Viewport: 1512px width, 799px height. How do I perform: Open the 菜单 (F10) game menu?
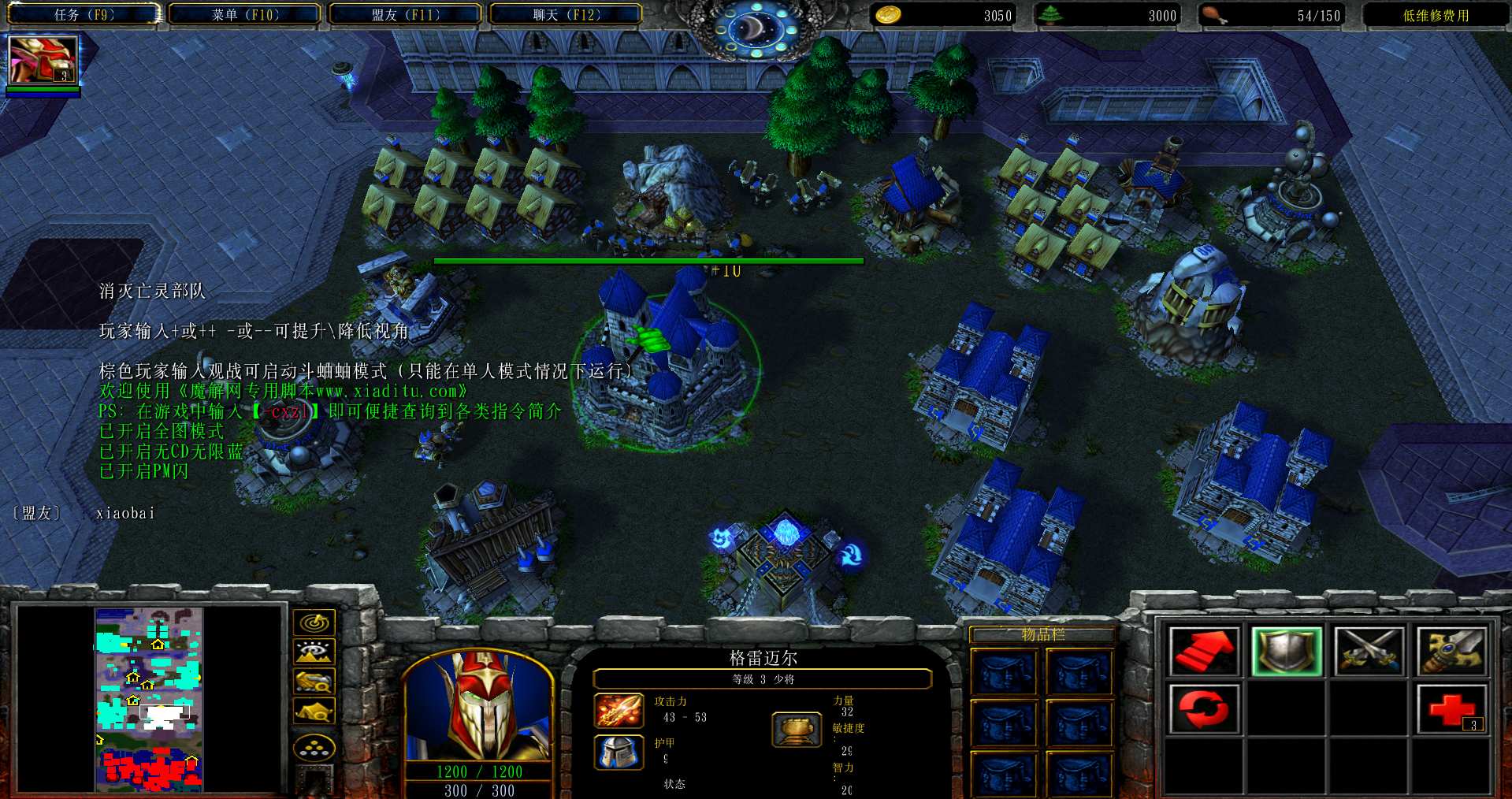(245, 15)
